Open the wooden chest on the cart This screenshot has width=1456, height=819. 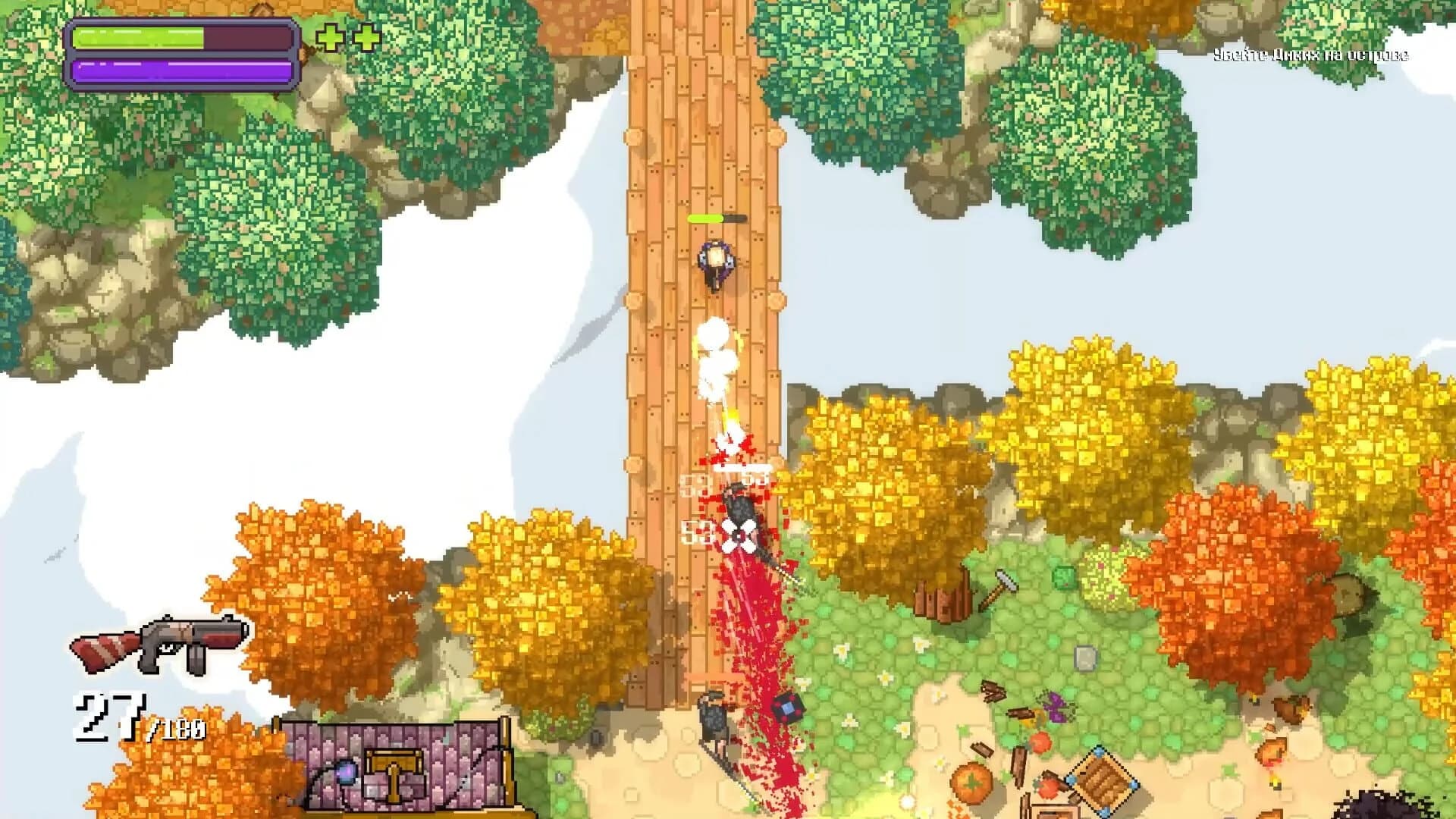coord(394,773)
